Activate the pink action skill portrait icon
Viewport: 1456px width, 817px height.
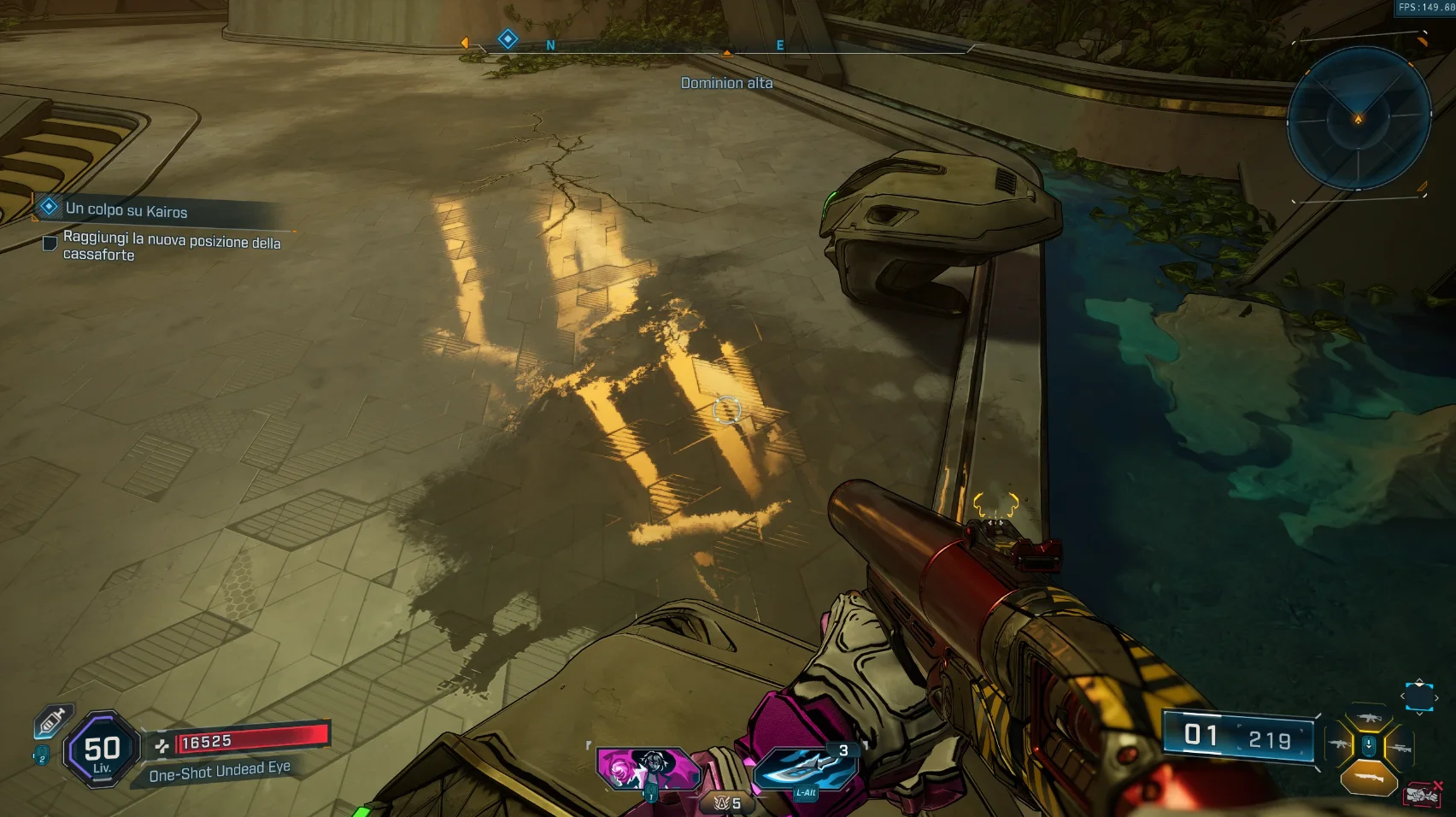coord(649,769)
